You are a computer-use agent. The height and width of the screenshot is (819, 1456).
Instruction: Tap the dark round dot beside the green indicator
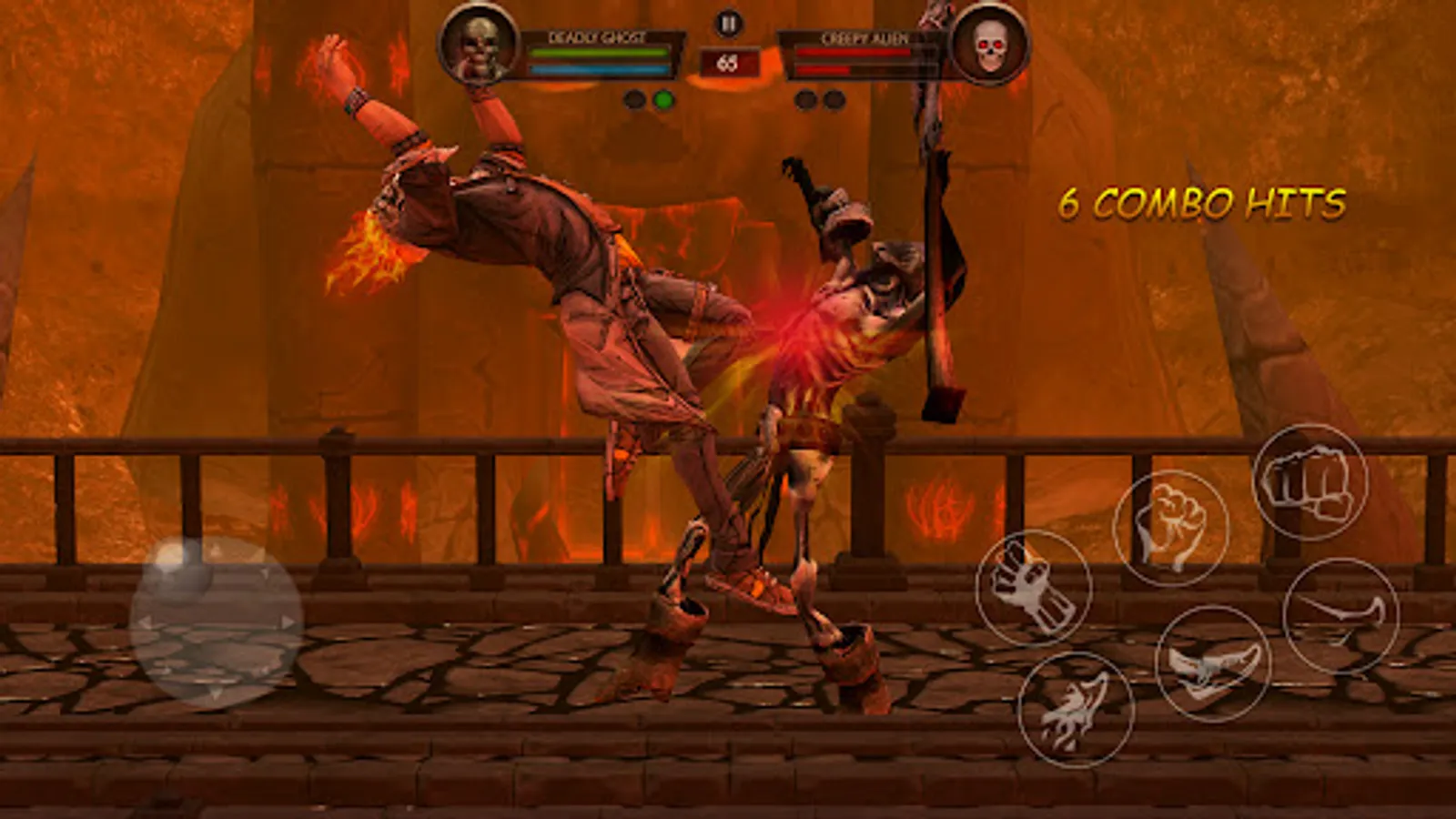click(x=633, y=97)
